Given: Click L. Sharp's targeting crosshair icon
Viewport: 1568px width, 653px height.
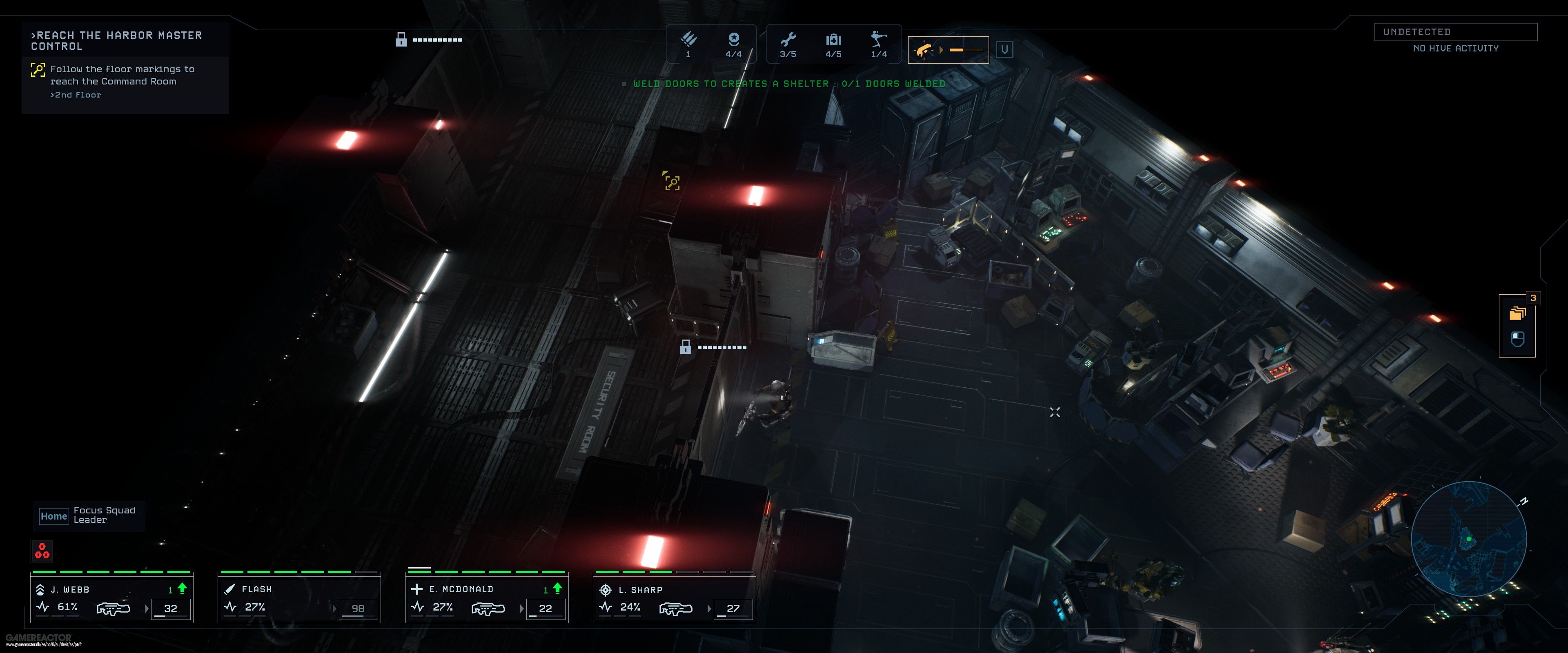Looking at the screenshot, I should (606, 590).
